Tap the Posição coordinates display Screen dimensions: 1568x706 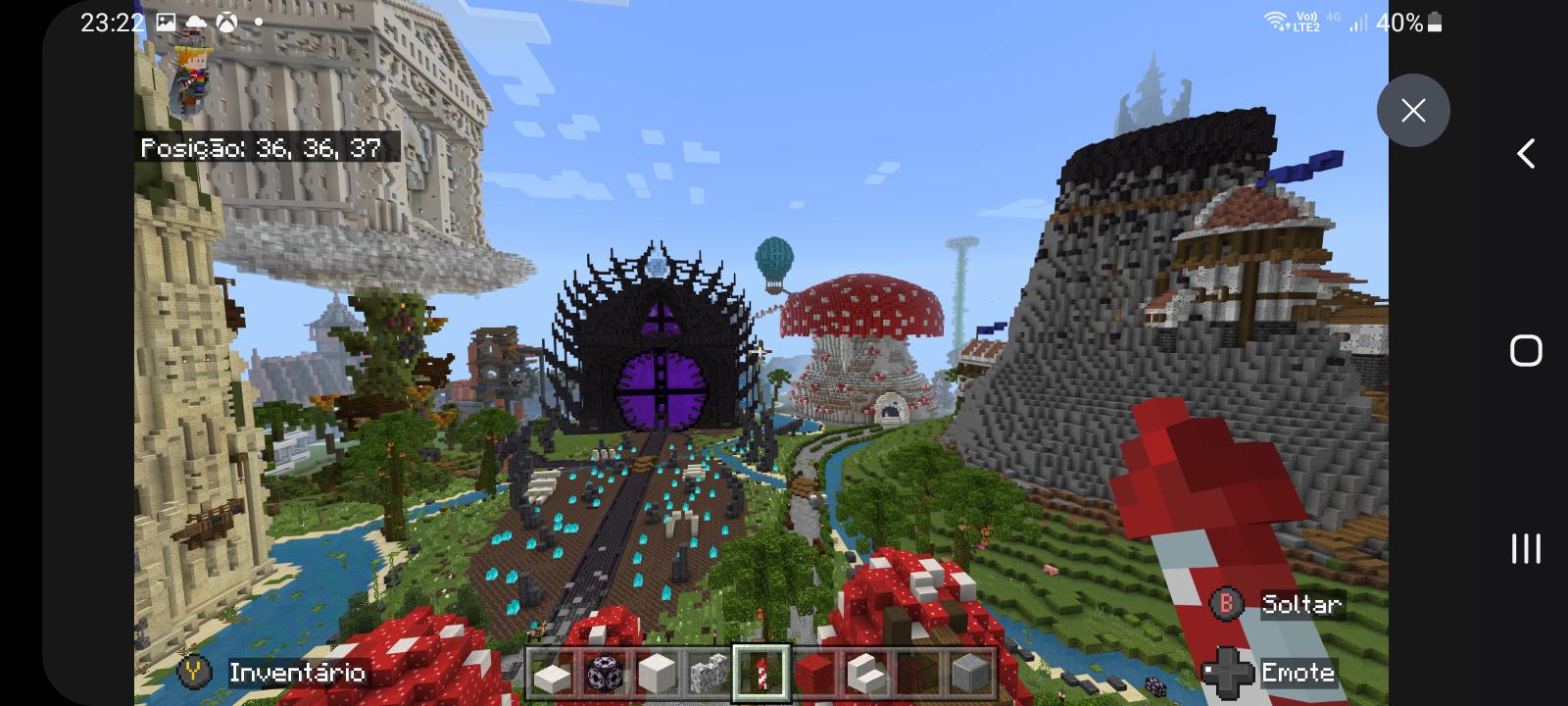point(265,148)
